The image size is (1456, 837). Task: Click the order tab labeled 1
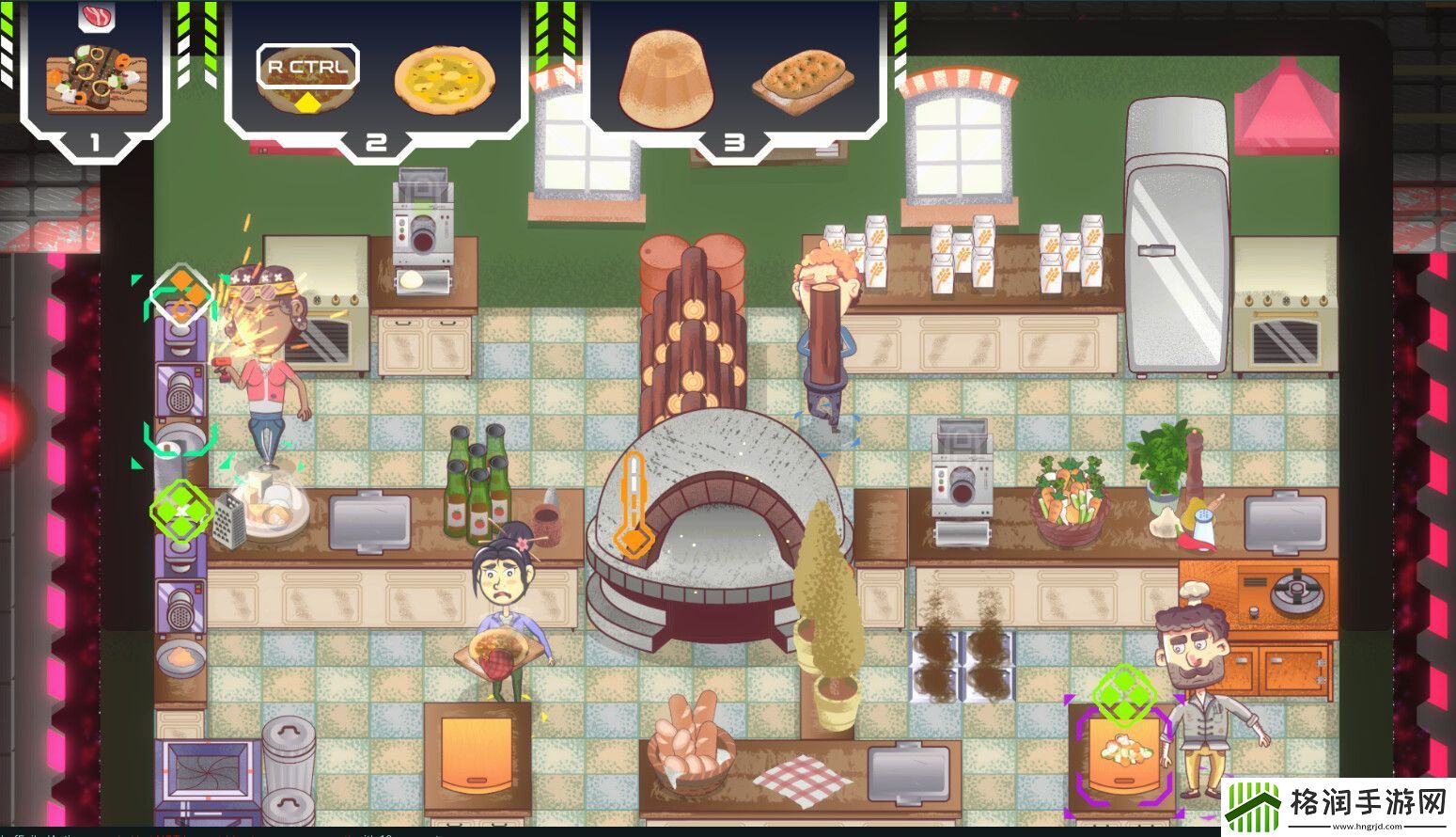93,144
